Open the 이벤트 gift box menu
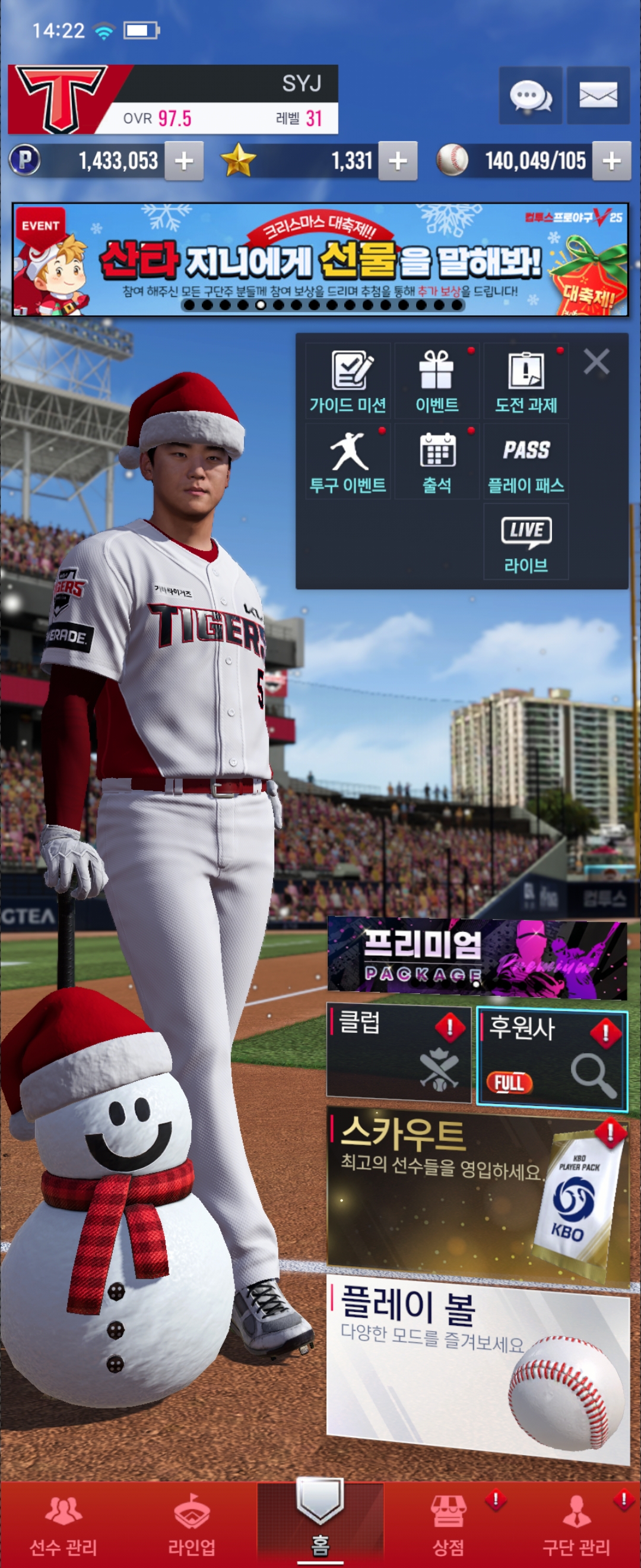The image size is (641, 1568). click(x=437, y=381)
